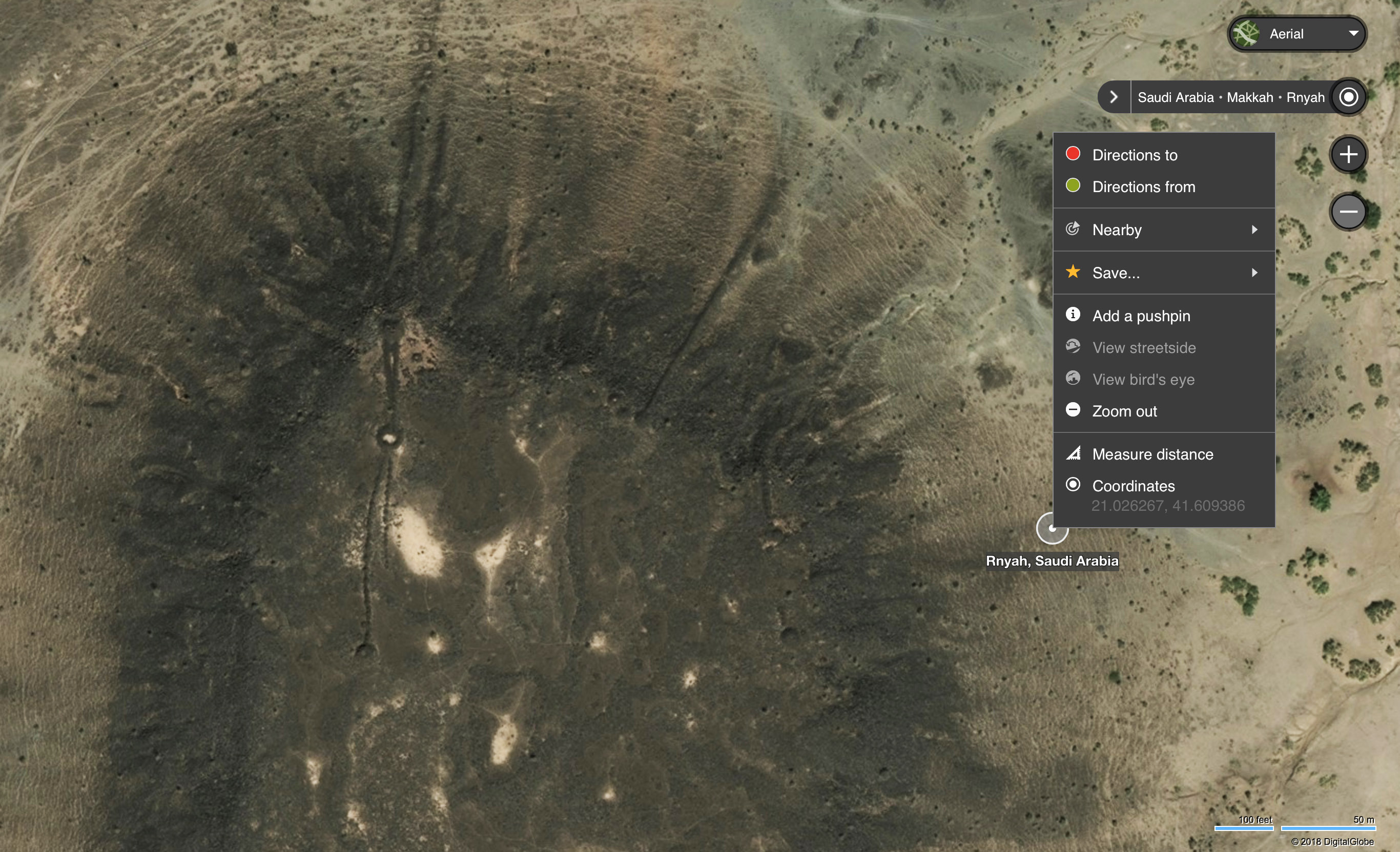1400x852 pixels.
Task: Start the Measure distance tool
Action: tap(1152, 454)
